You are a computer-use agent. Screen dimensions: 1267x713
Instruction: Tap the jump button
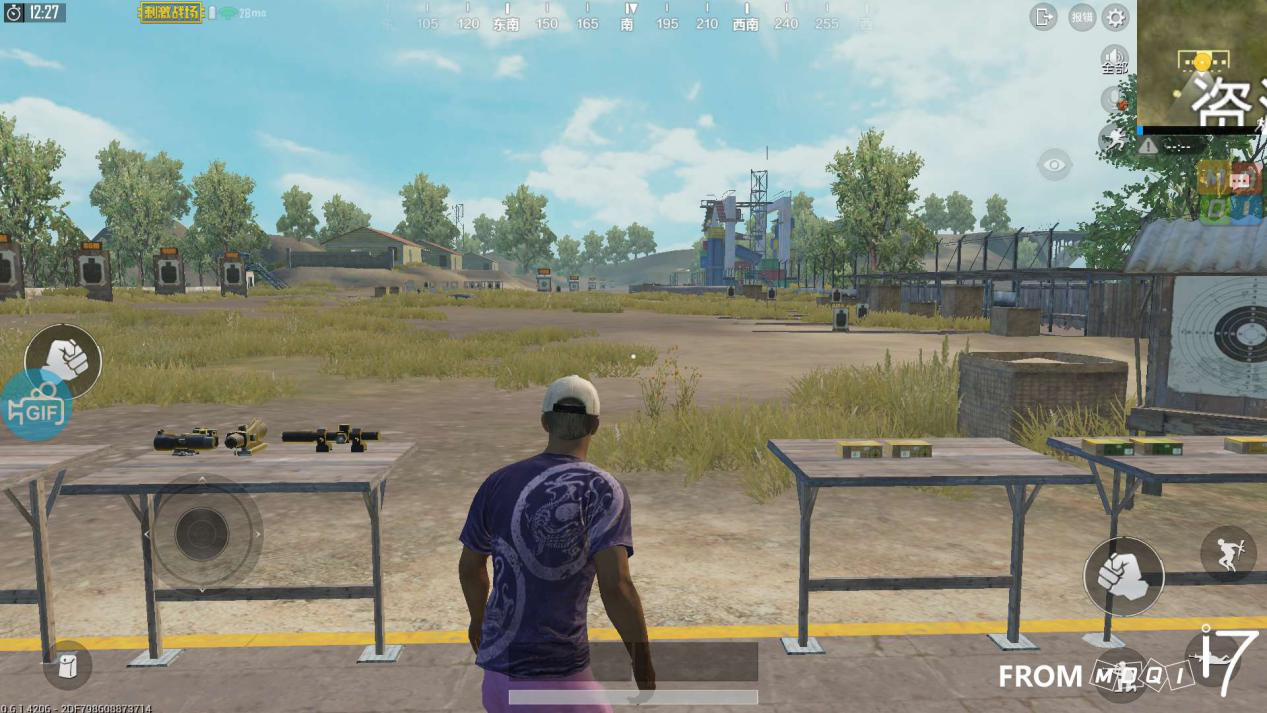coord(1228,553)
